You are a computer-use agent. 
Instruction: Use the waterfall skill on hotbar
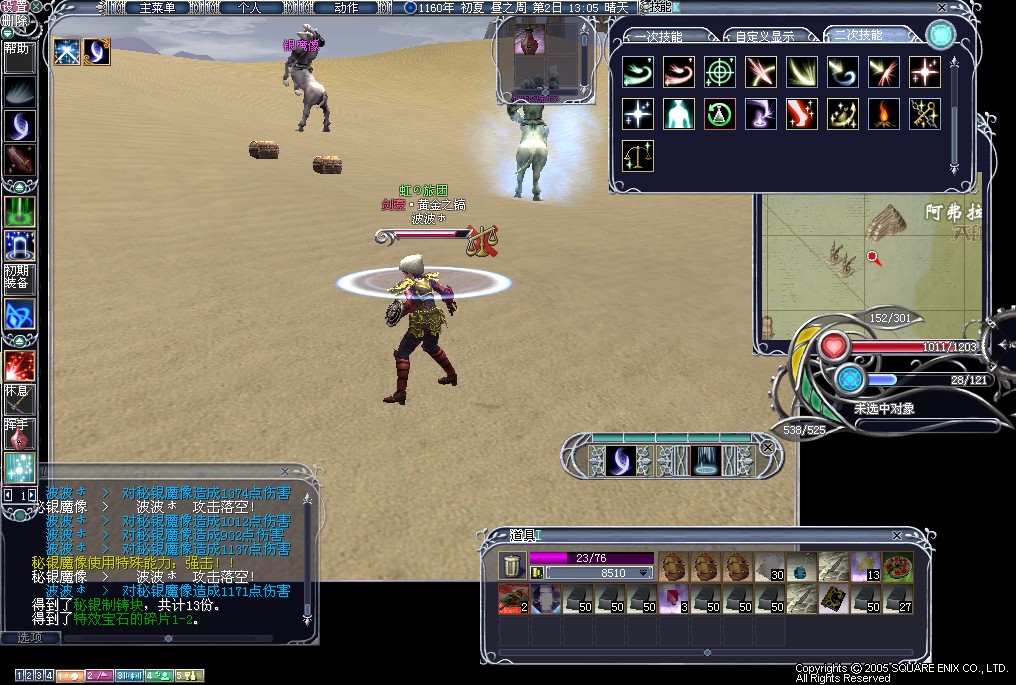706,460
